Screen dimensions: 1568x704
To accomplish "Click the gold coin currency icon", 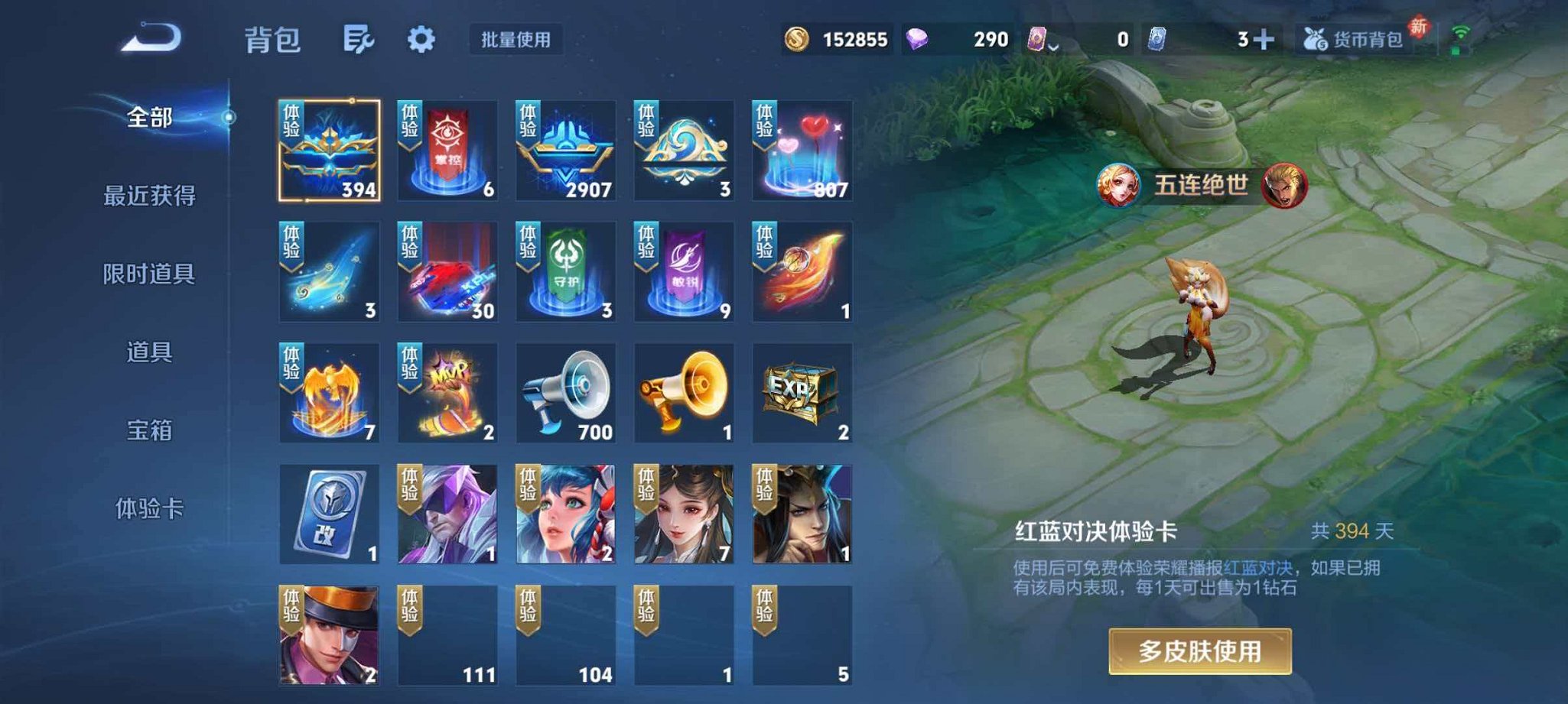I will tap(795, 37).
